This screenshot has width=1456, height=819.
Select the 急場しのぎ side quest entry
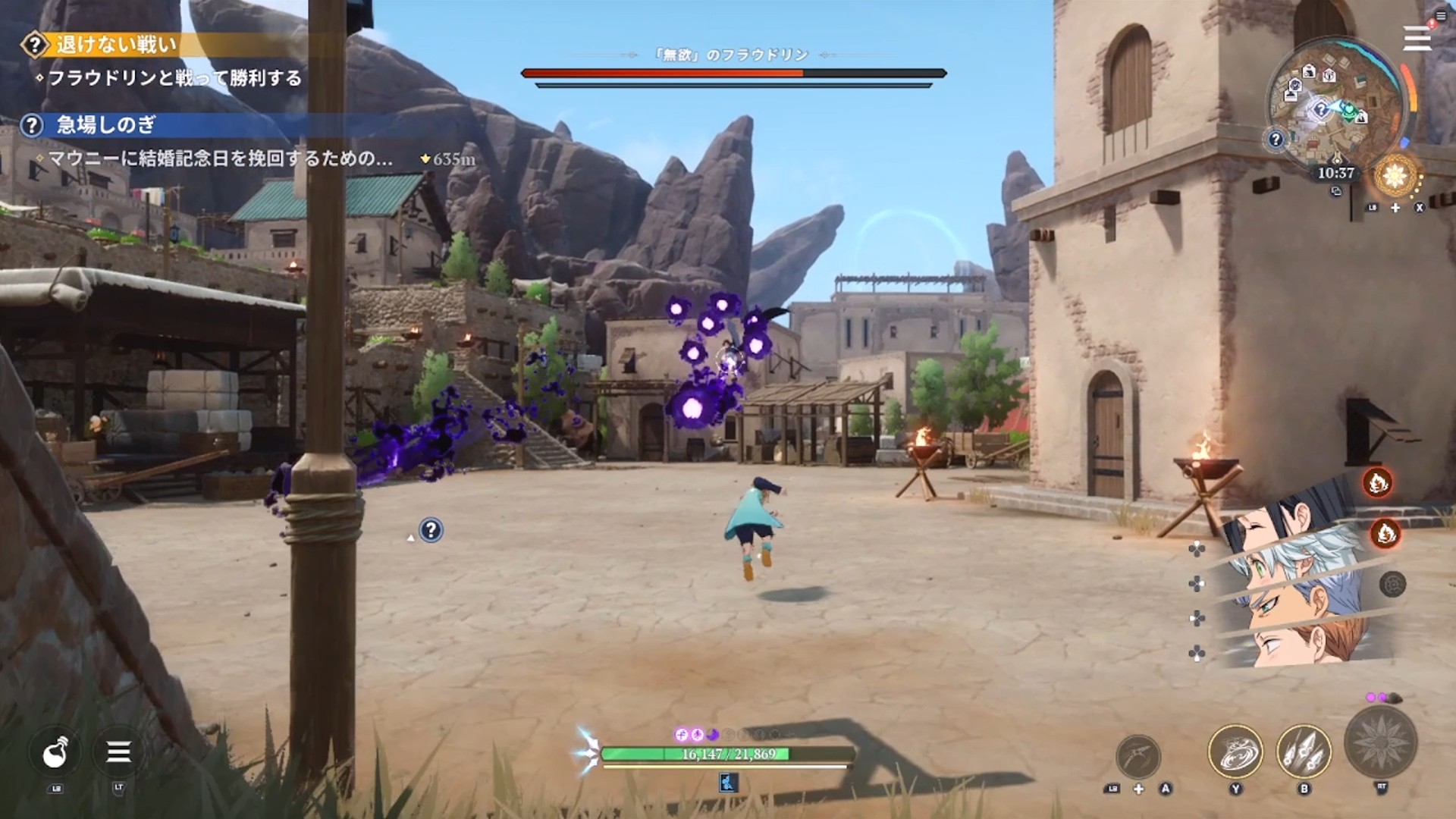click(106, 125)
